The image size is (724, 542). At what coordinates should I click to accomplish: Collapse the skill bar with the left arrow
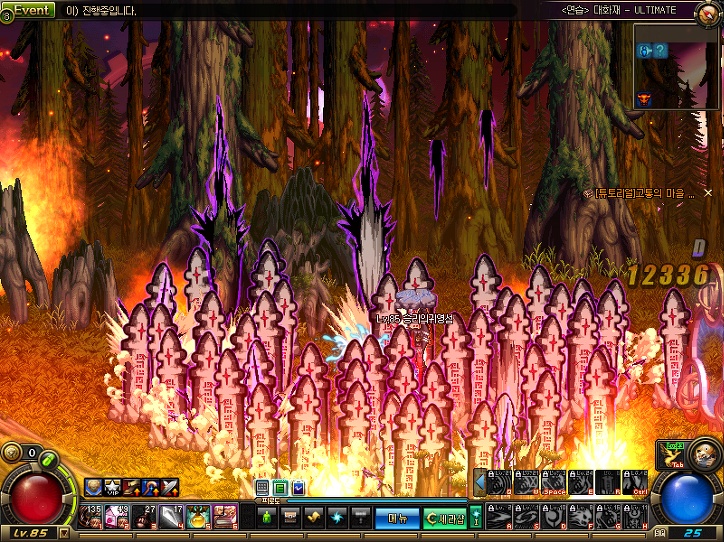[x=480, y=483]
